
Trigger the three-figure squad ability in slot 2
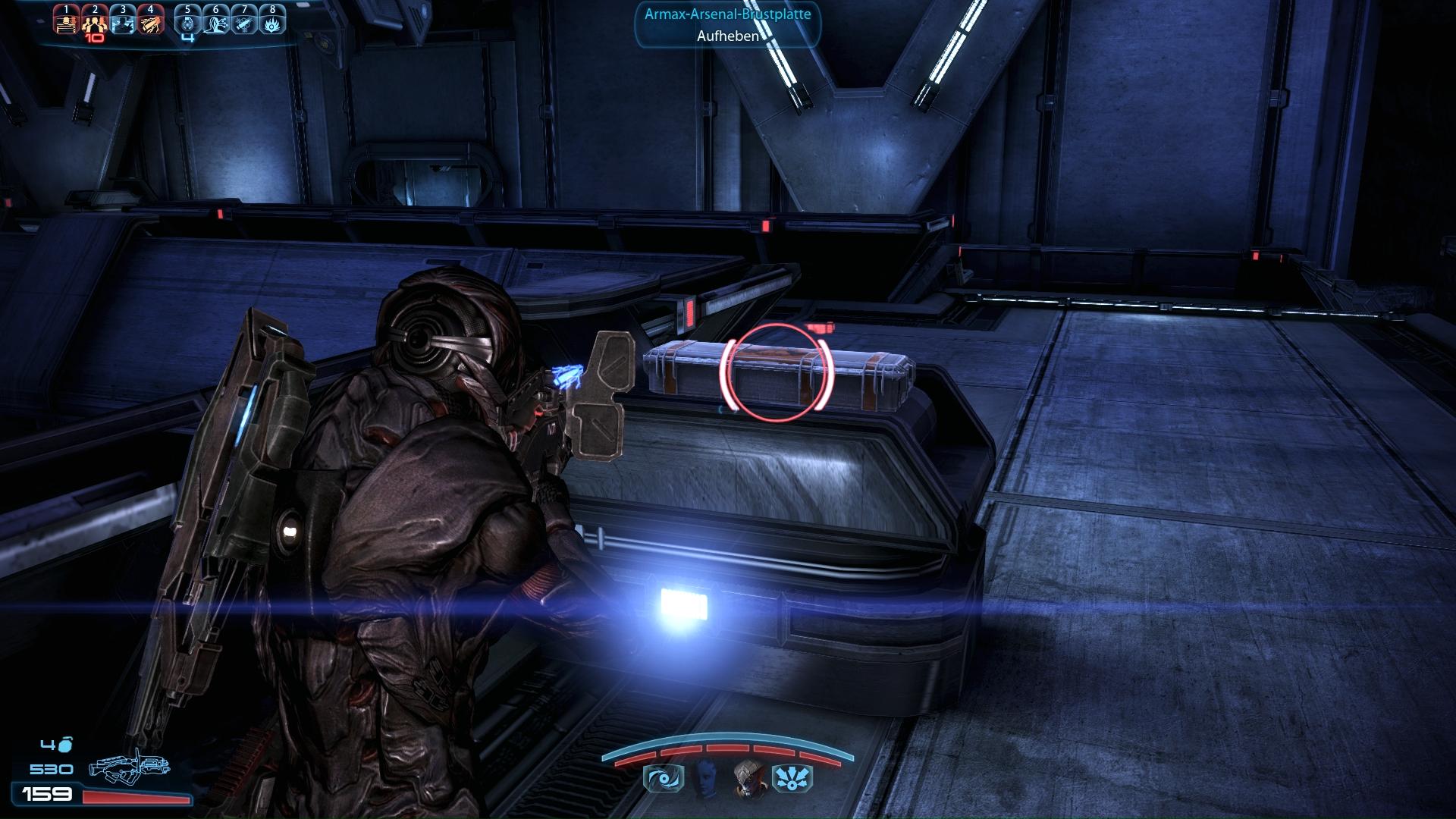tap(94, 24)
